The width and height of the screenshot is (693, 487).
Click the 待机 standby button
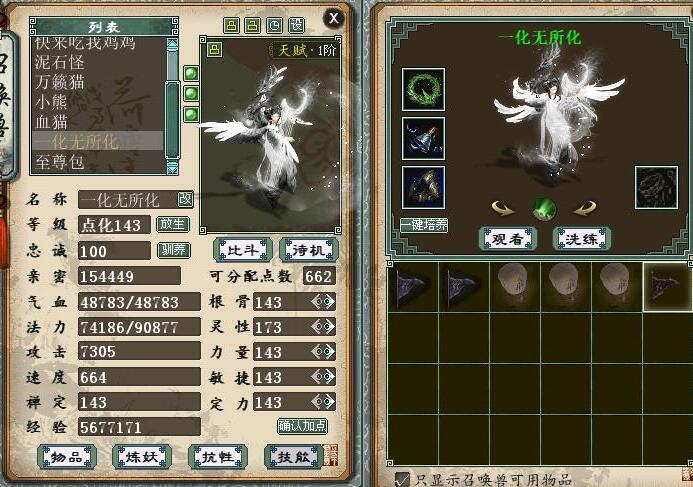click(309, 249)
